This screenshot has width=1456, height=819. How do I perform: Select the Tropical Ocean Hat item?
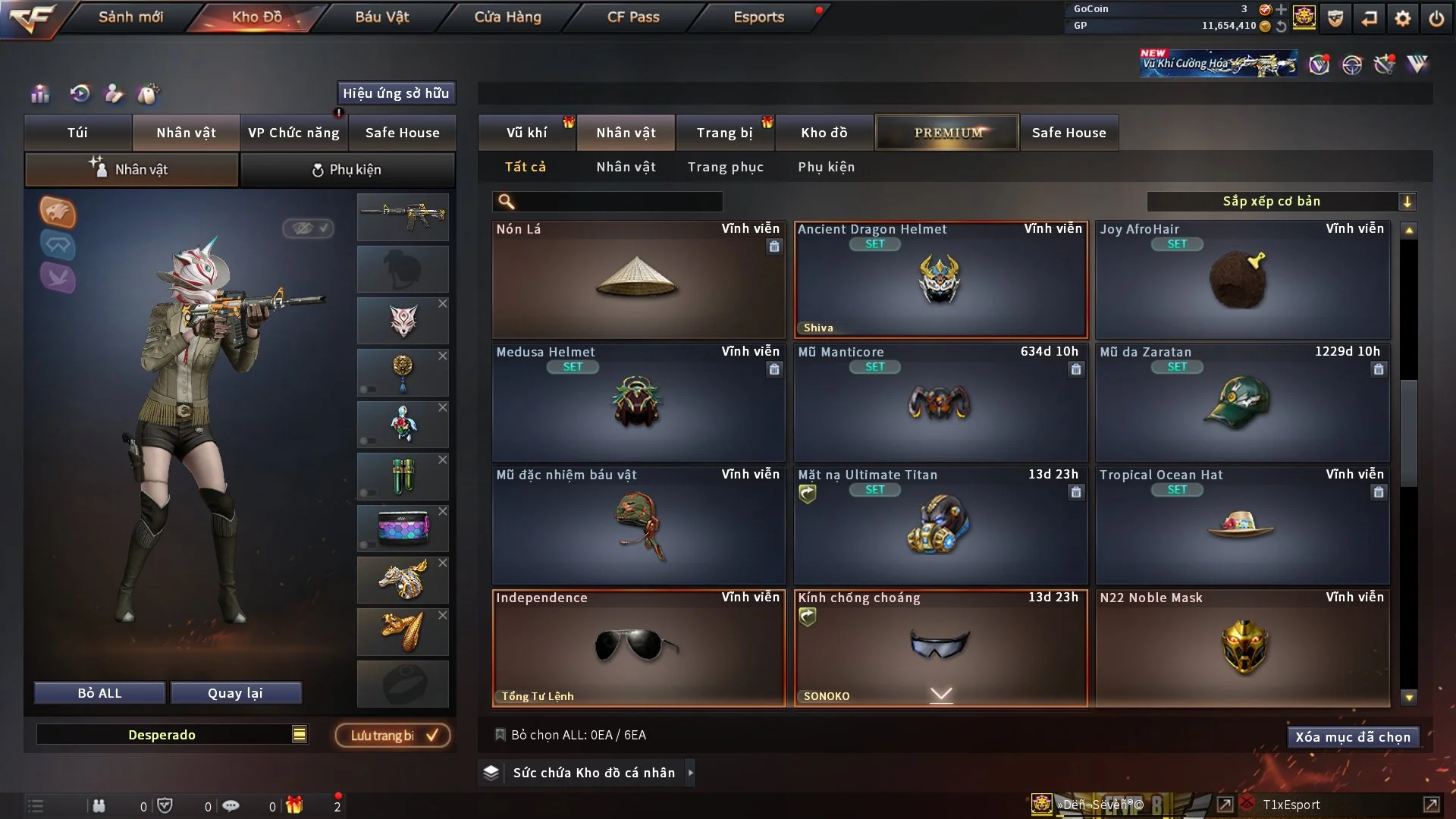click(1242, 525)
